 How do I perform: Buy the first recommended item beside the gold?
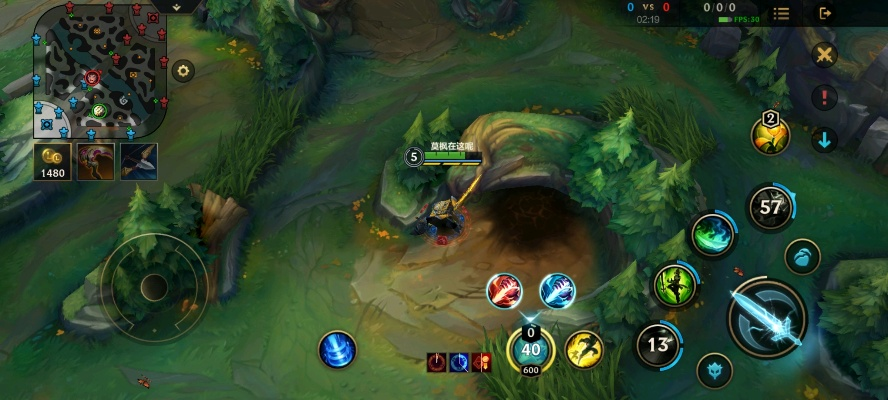pyautogui.click(x=97, y=161)
